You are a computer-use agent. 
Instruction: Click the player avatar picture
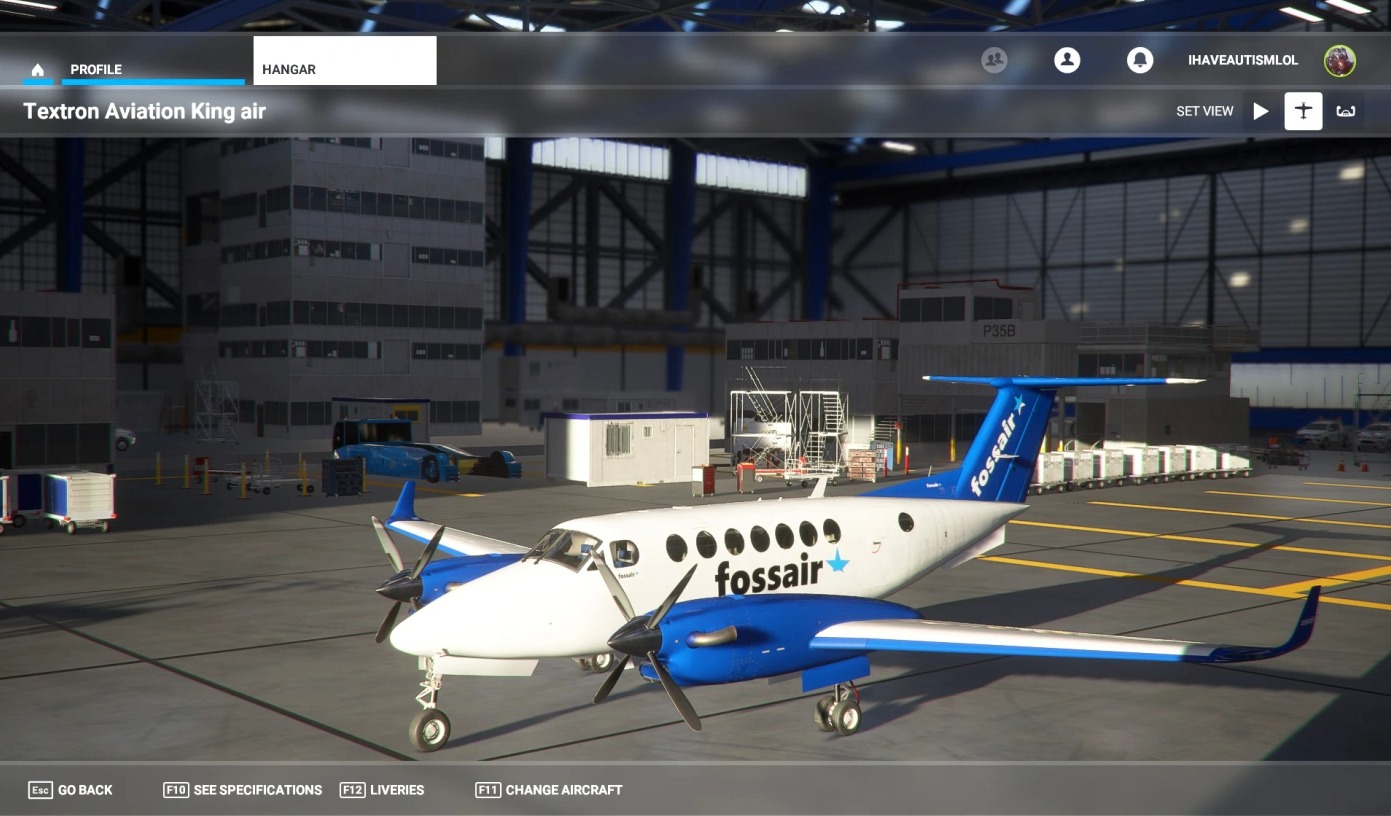point(1340,61)
